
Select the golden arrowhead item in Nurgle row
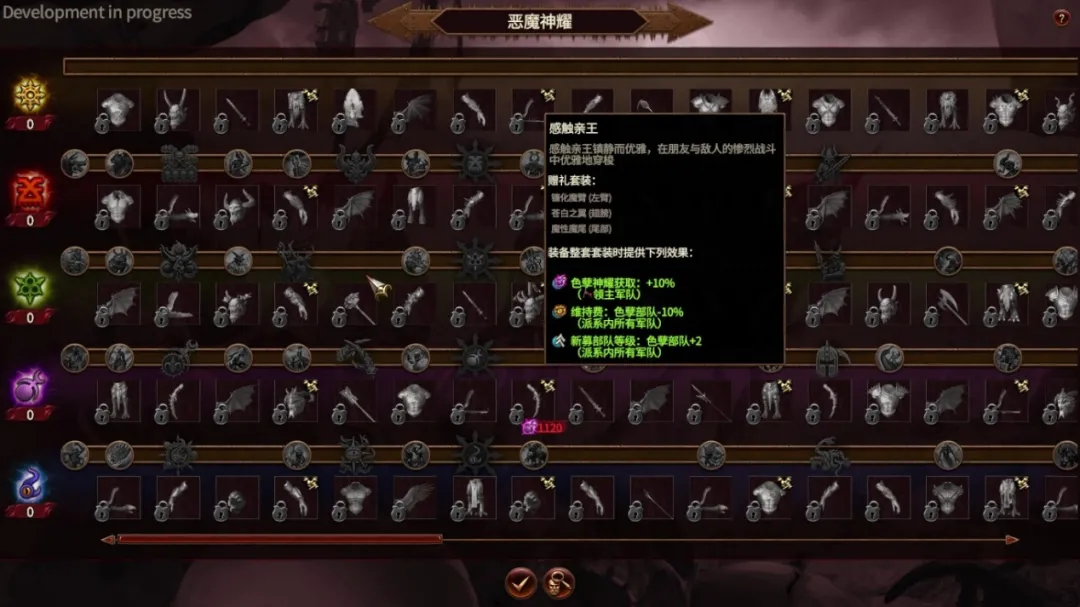pyautogui.click(x=379, y=289)
